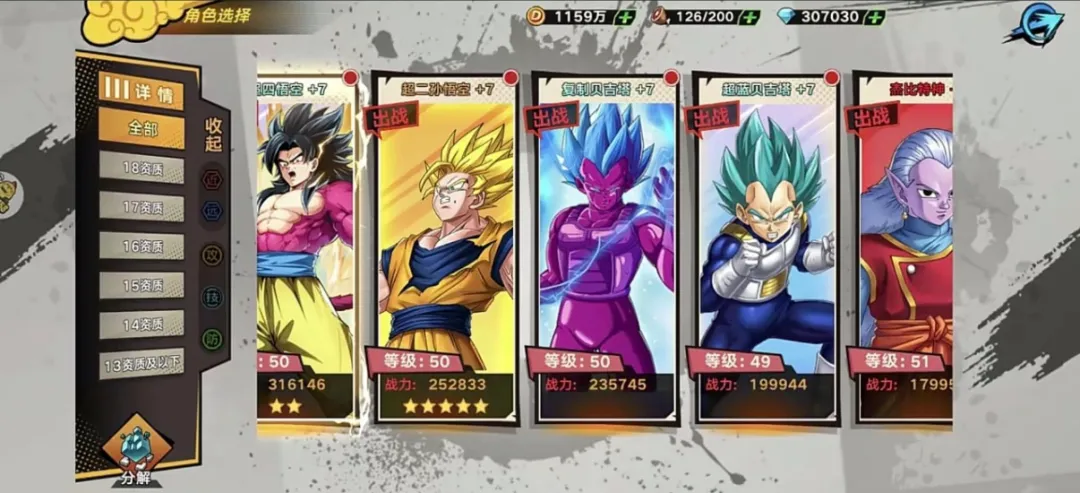Open the 详情 details button
The image size is (1080, 493).
click(141, 90)
